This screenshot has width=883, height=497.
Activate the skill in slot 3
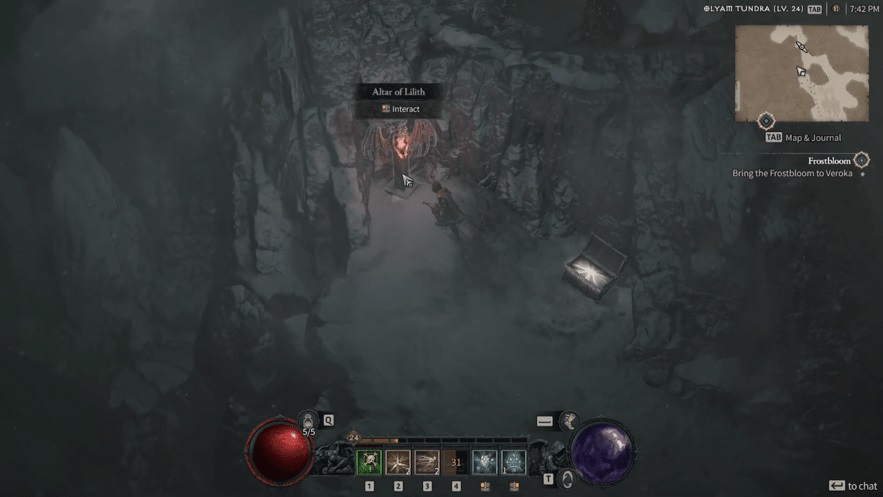(427, 462)
